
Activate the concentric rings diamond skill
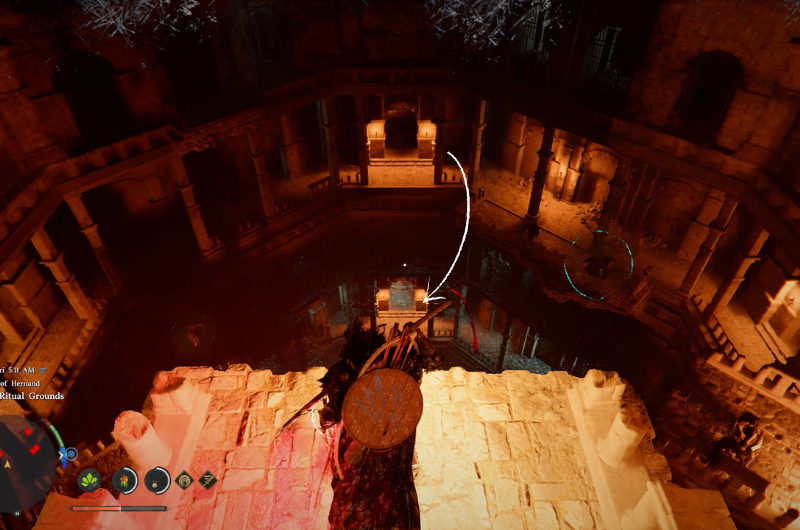(186, 480)
